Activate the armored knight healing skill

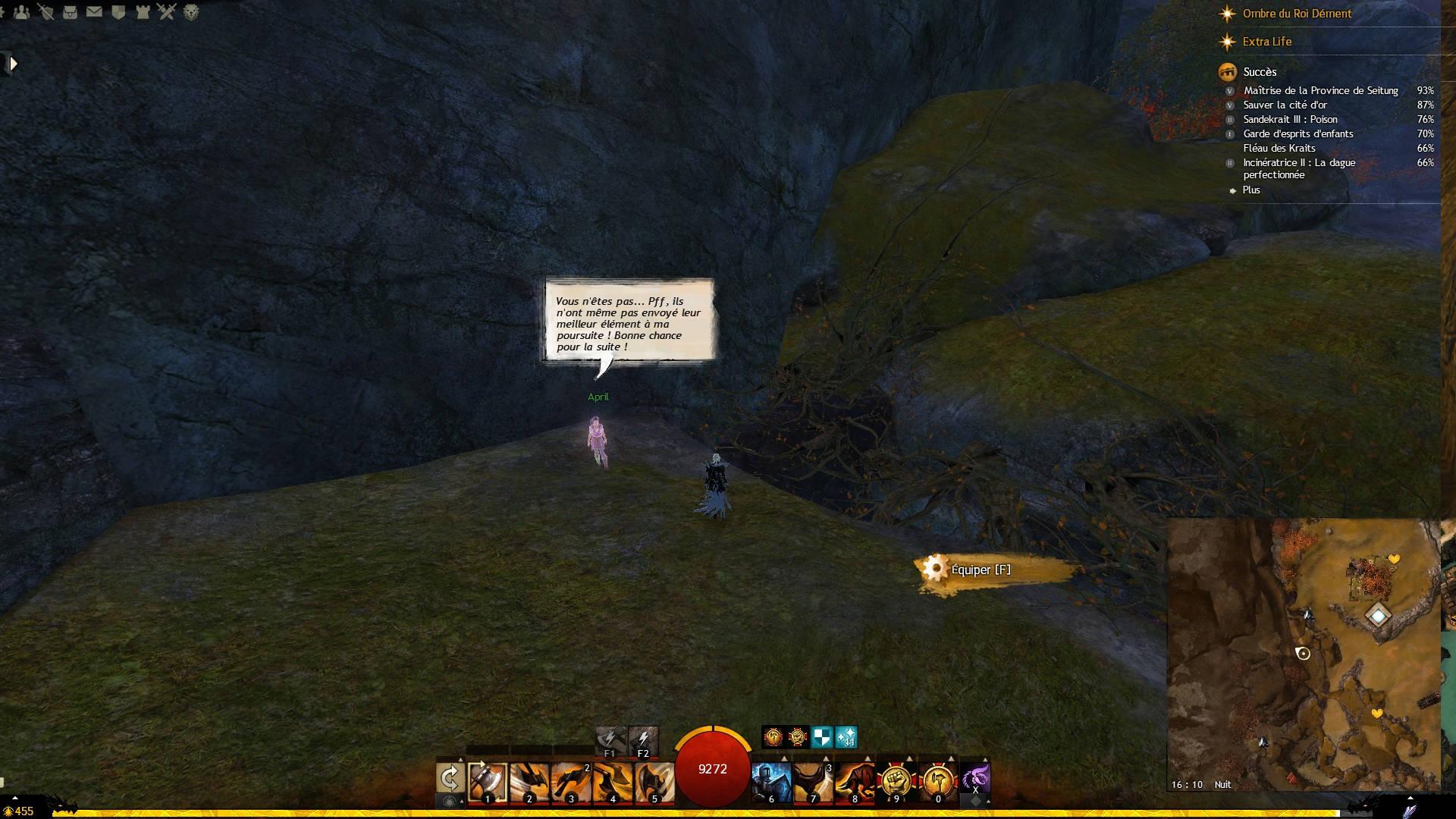[770, 781]
